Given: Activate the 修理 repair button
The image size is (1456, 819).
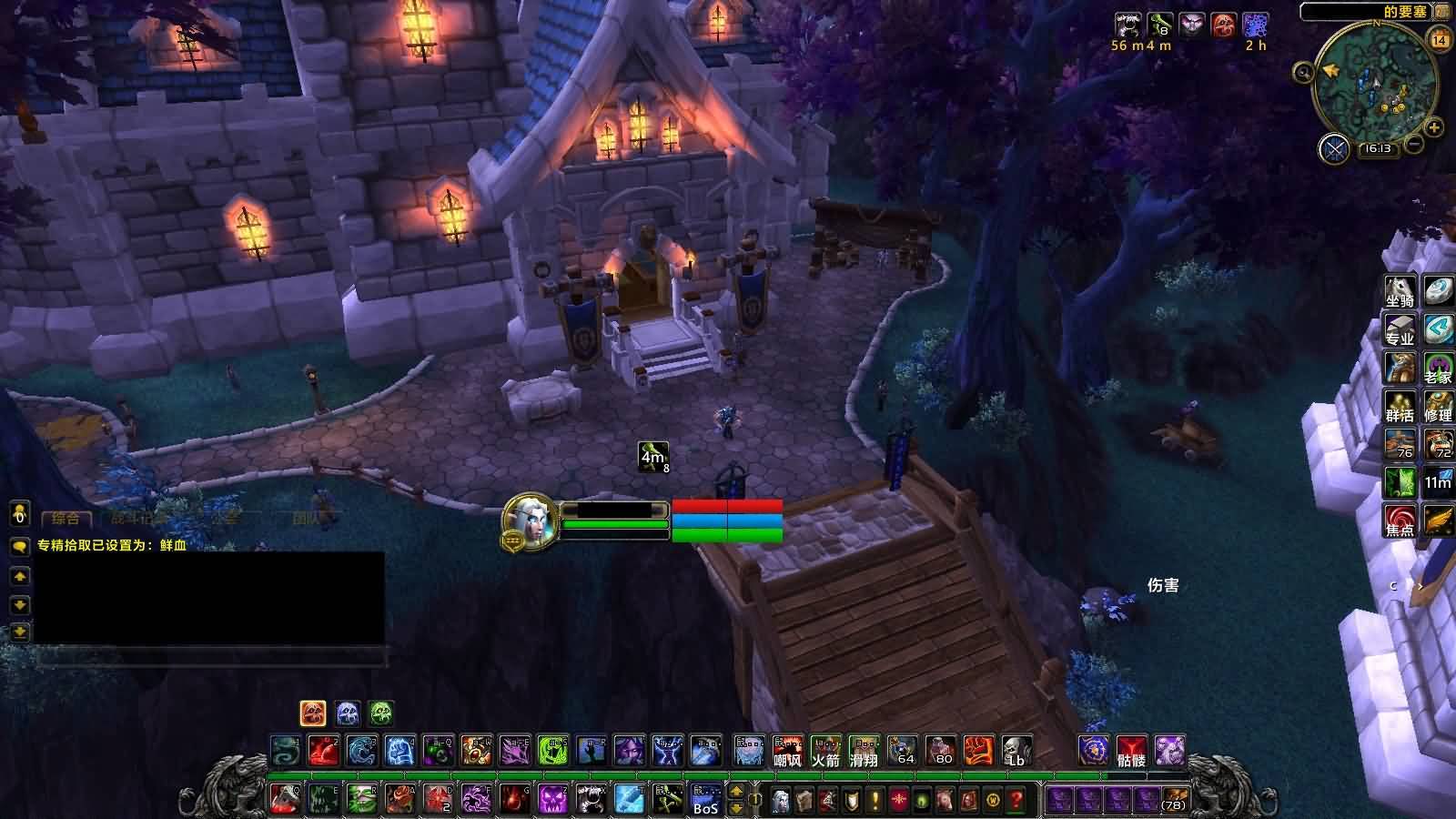Looking at the screenshot, I should [1438, 406].
